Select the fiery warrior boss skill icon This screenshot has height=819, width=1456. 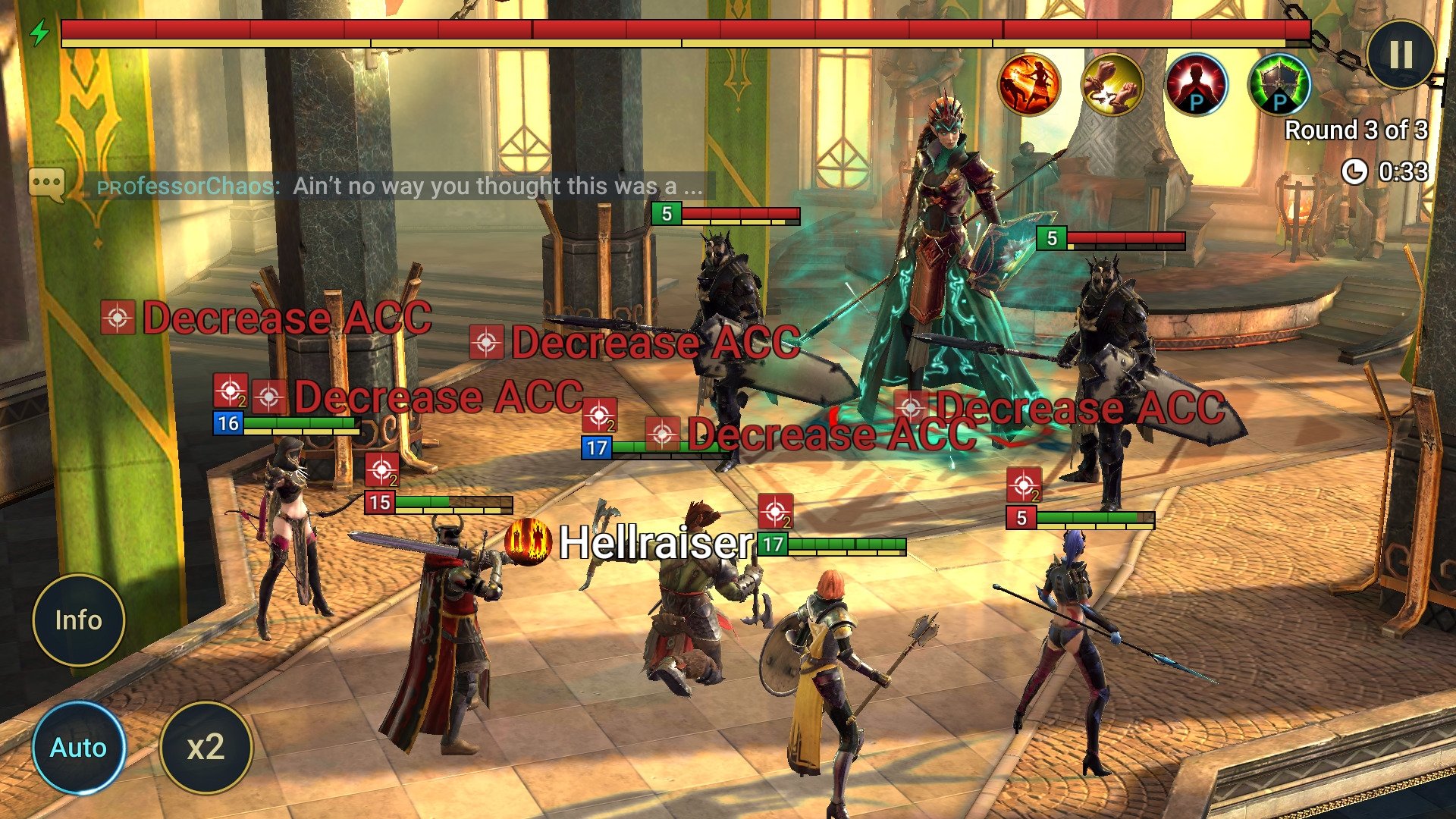1029,85
